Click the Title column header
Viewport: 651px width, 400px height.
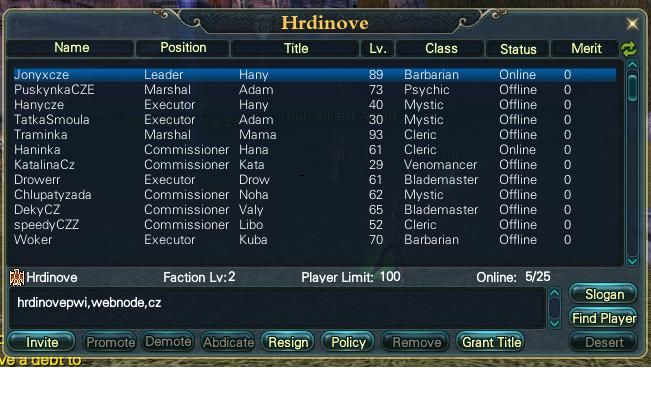(296, 48)
